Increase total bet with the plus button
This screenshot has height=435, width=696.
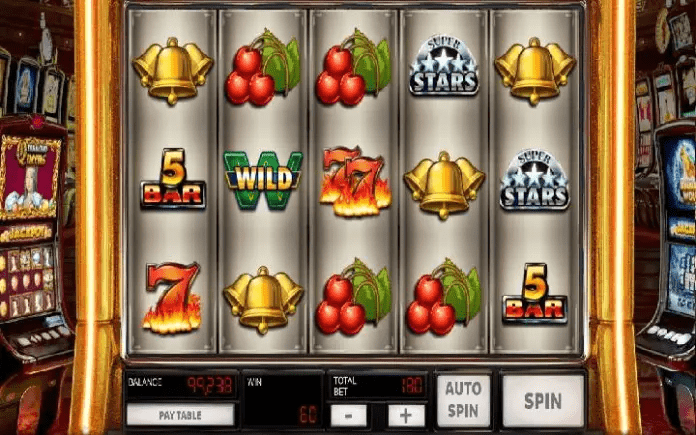click(407, 415)
